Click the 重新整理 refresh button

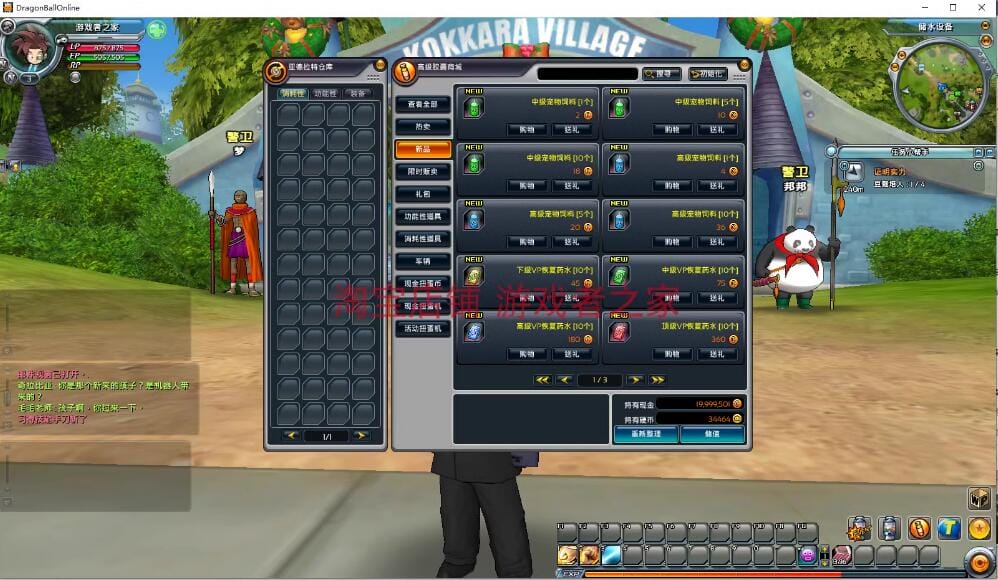tap(645, 435)
